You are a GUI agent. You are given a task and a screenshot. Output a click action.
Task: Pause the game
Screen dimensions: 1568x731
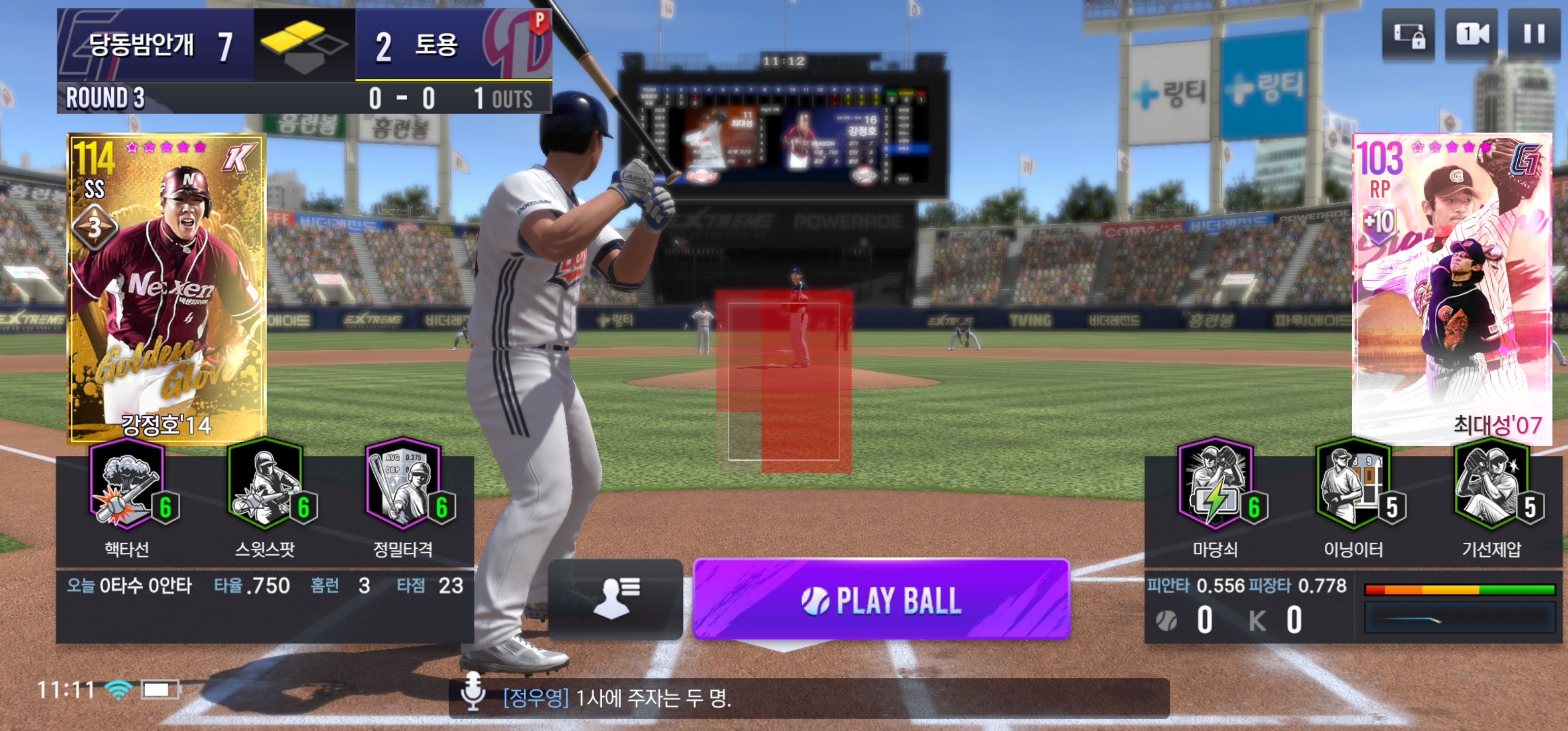(1533, 35)
